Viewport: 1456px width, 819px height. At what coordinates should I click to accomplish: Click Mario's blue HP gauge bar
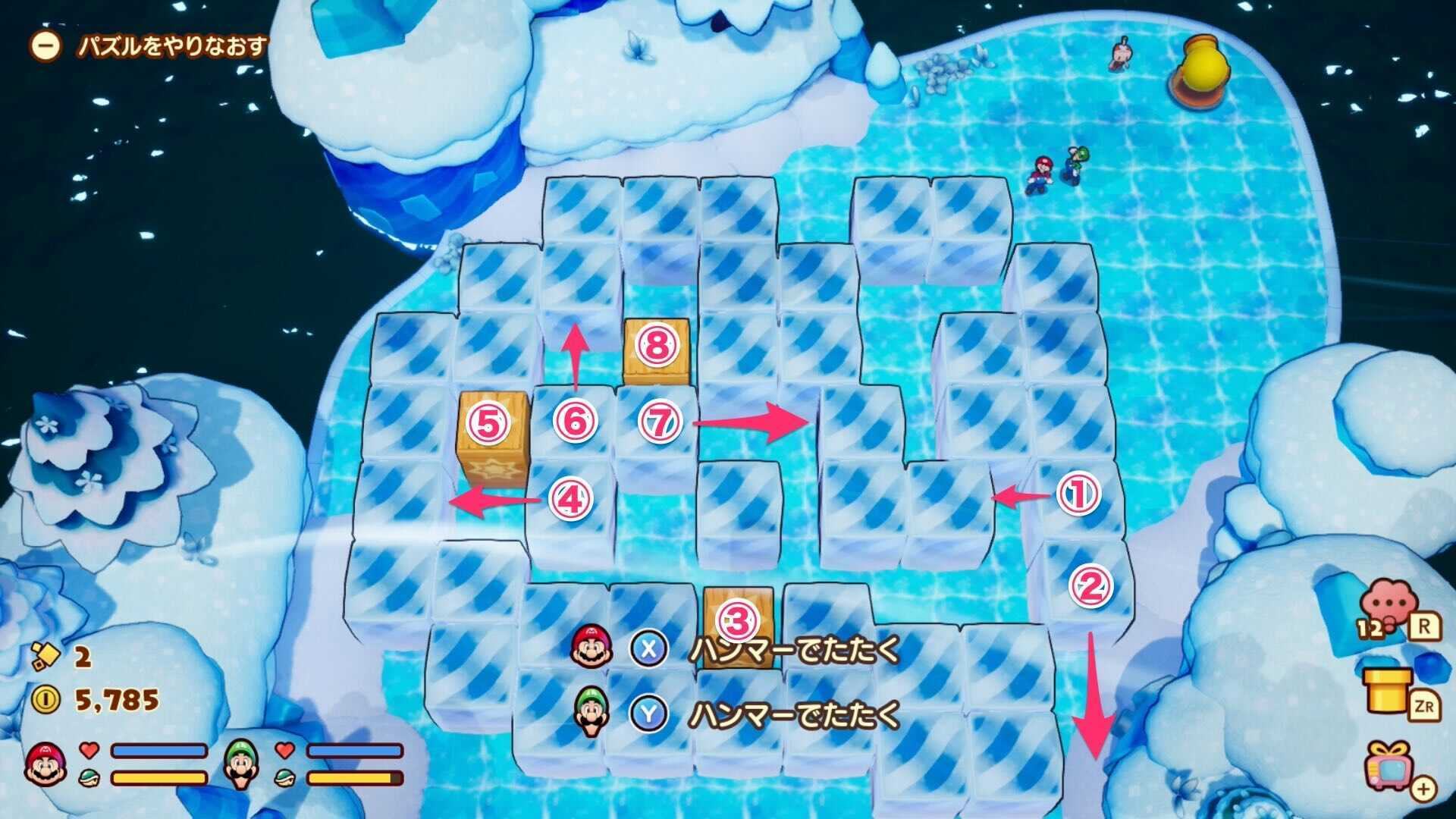(159, 753)
